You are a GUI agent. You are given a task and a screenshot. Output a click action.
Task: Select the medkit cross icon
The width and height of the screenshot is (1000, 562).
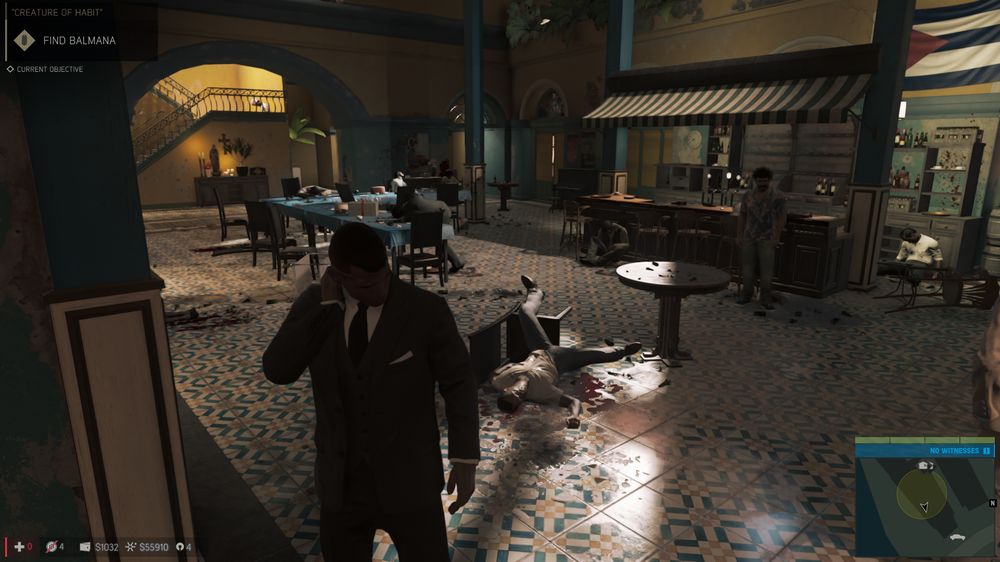[18, 547]
